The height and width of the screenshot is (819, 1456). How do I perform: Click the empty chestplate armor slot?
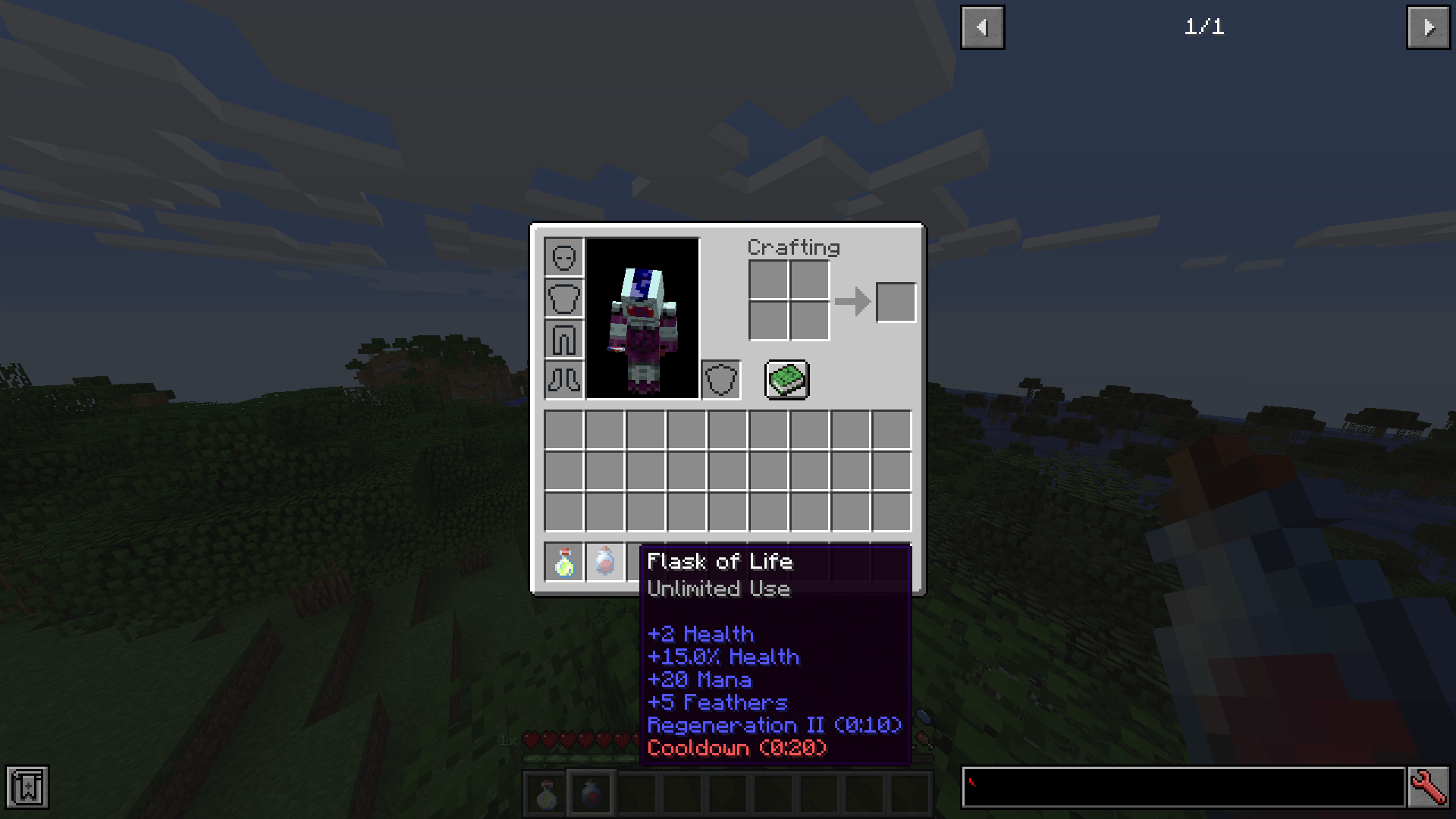click(563, 298)
